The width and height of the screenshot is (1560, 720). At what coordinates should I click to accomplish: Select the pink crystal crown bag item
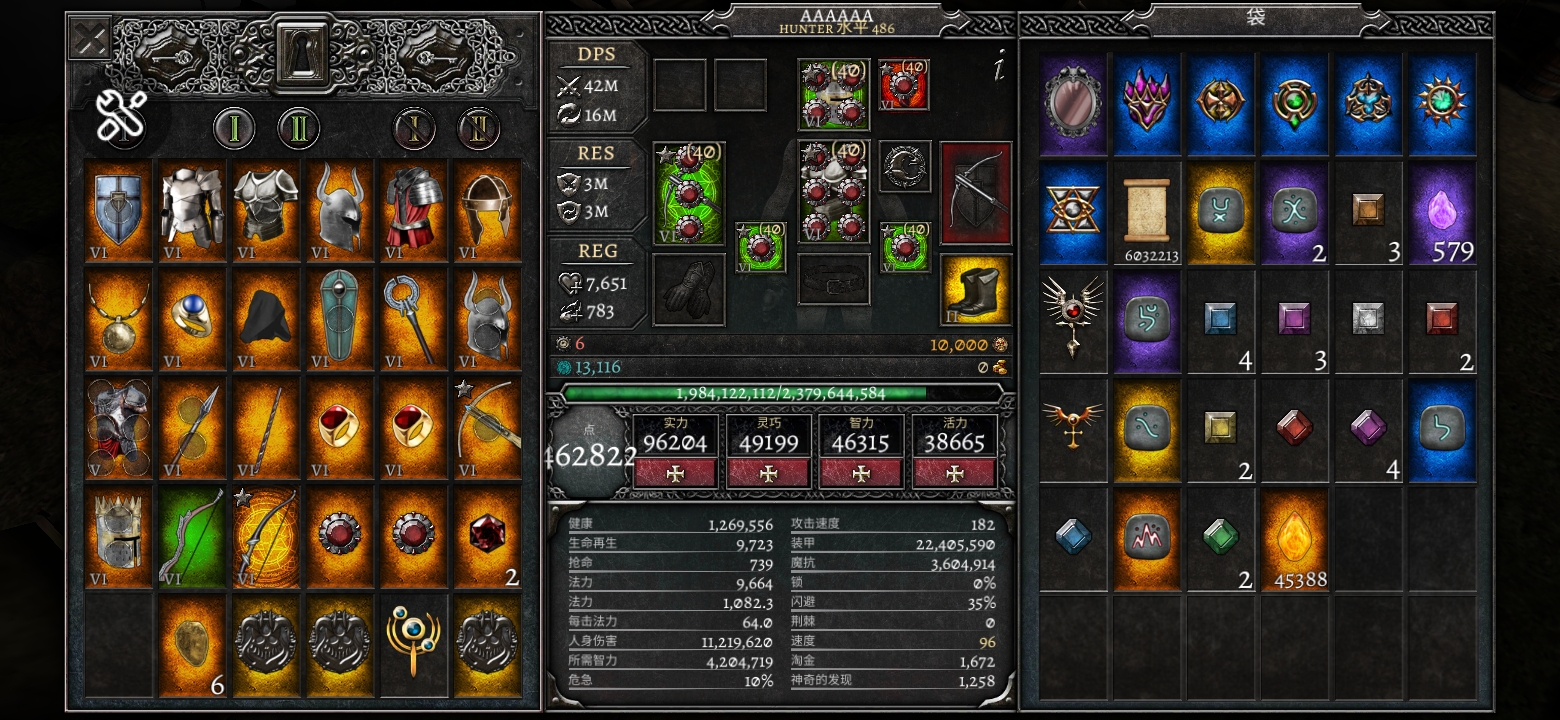click(1147, 103)
